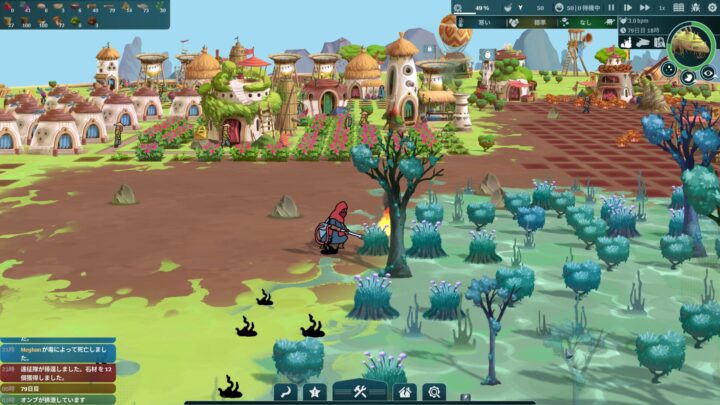This screenshot has width=720, height=405.
Task: Open the magnifier gear inspect button
Action: pos(434,392)
